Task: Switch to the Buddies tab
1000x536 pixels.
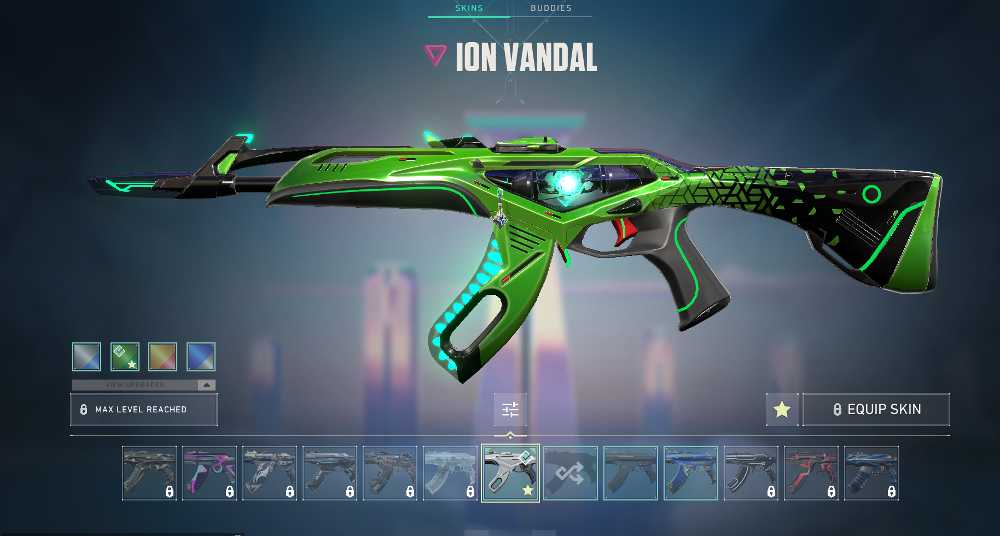Action: tap(551, 8)
